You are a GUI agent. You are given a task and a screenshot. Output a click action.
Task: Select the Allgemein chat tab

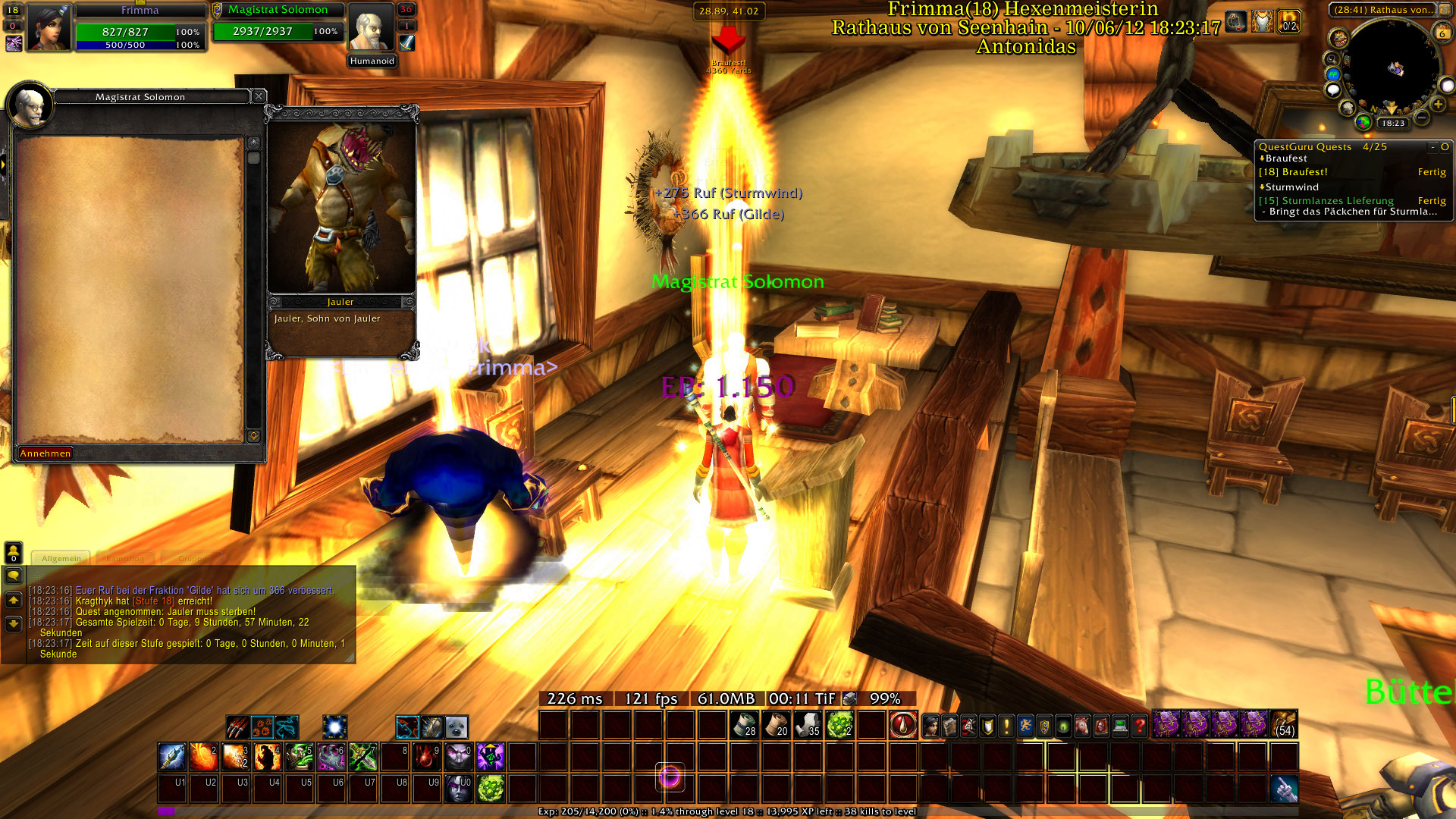61,559
